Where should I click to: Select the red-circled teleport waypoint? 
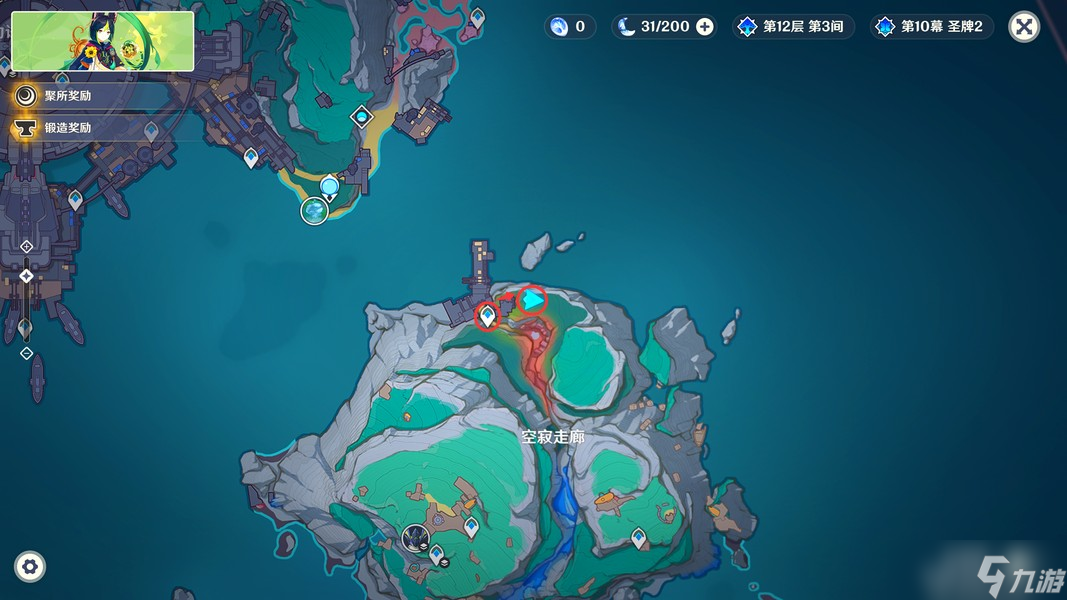[487, 316]
